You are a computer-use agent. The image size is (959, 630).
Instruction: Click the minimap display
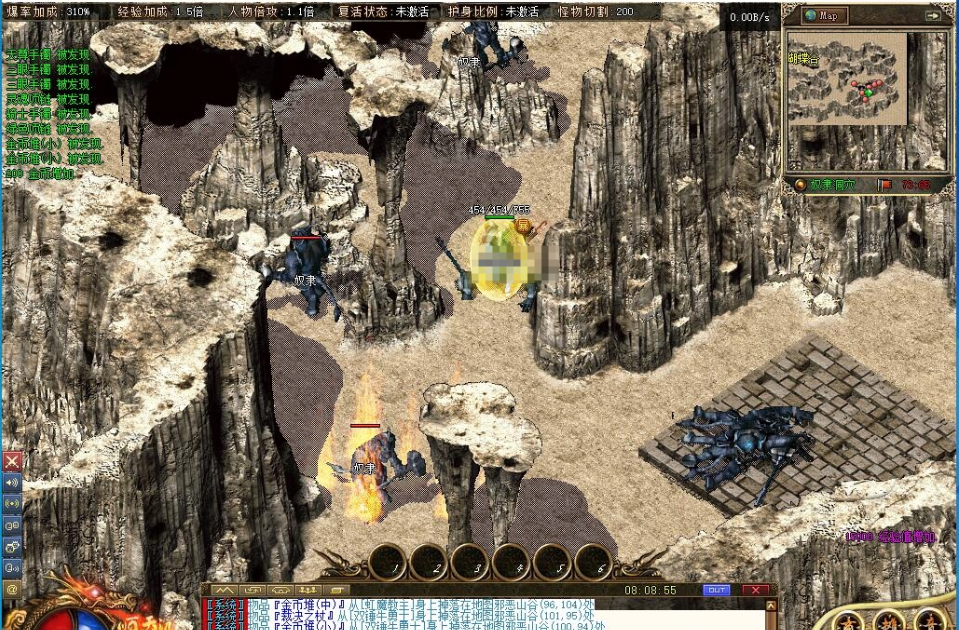(848, 78)
